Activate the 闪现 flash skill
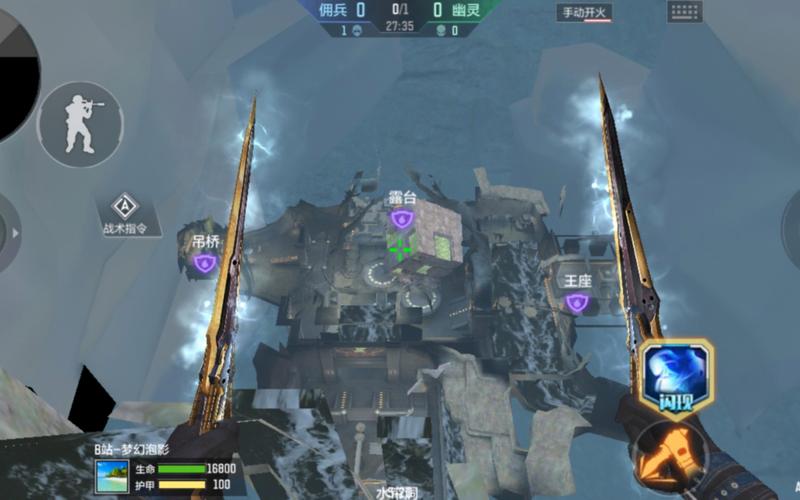 [675, 377]
